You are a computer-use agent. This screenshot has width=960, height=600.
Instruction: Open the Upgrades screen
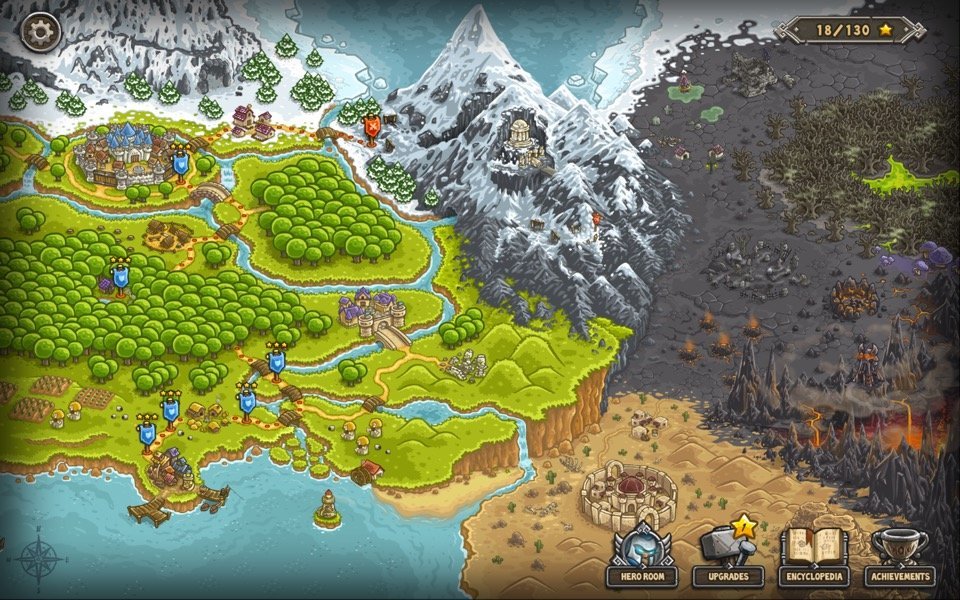point(727,555)
